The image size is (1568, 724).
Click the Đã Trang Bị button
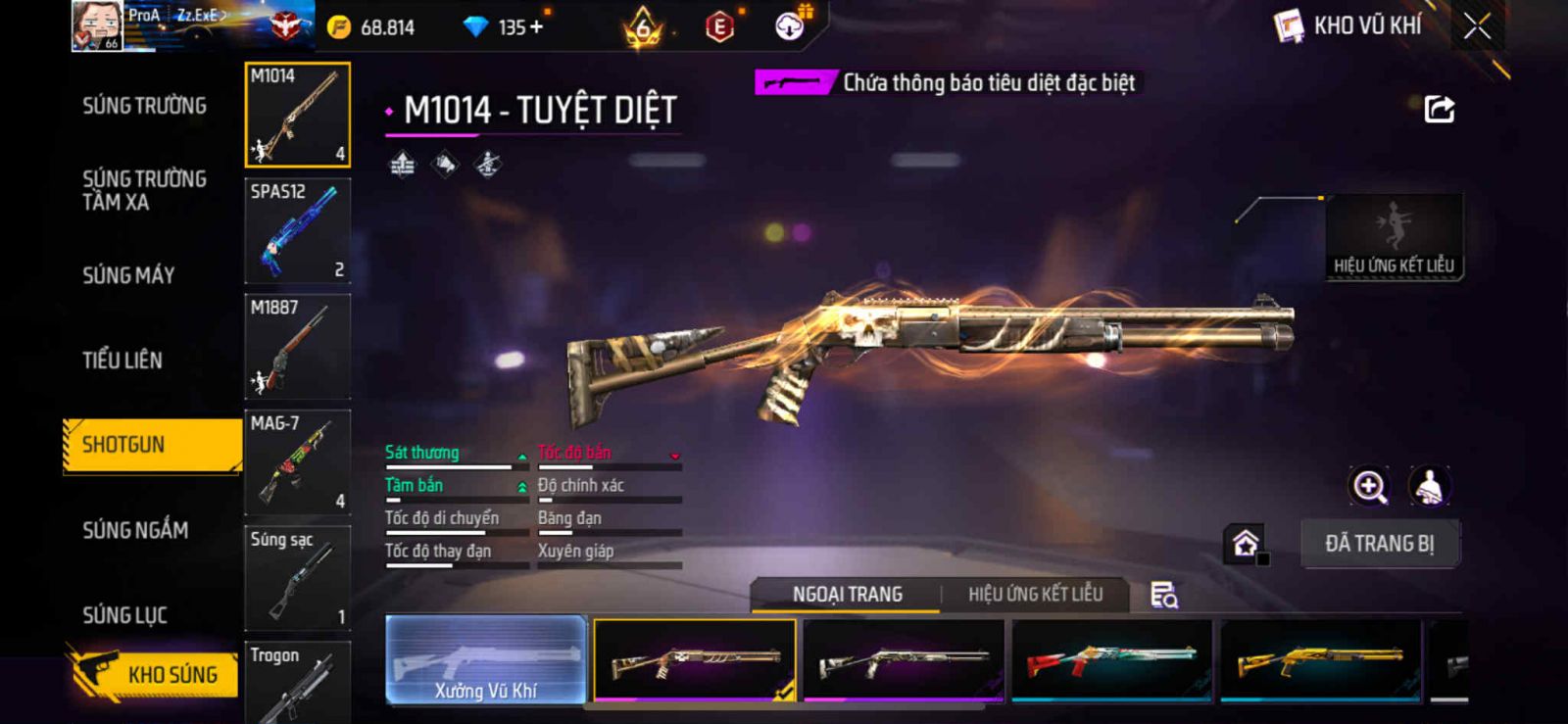tap(1379, 544)
